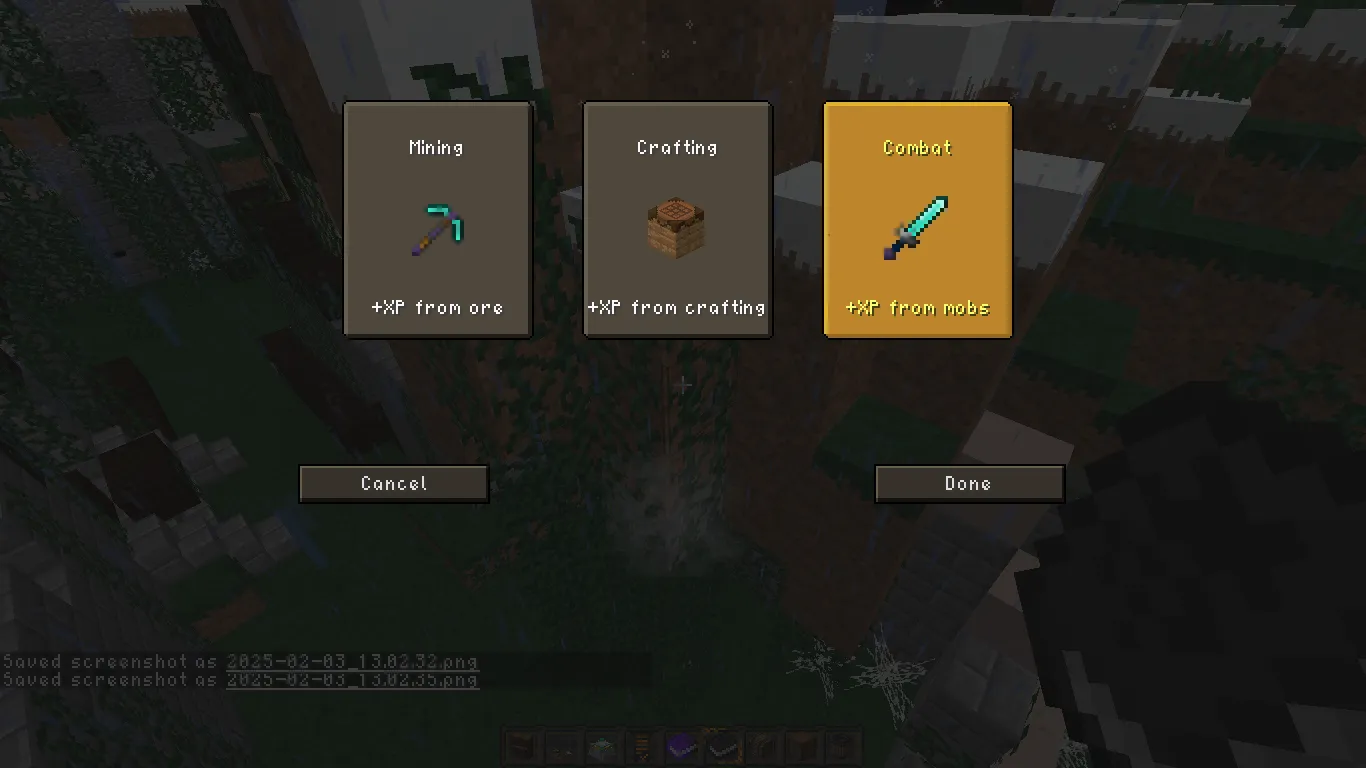Click the purple item in the hotbar
The image size is (1366, 768).
682,746
